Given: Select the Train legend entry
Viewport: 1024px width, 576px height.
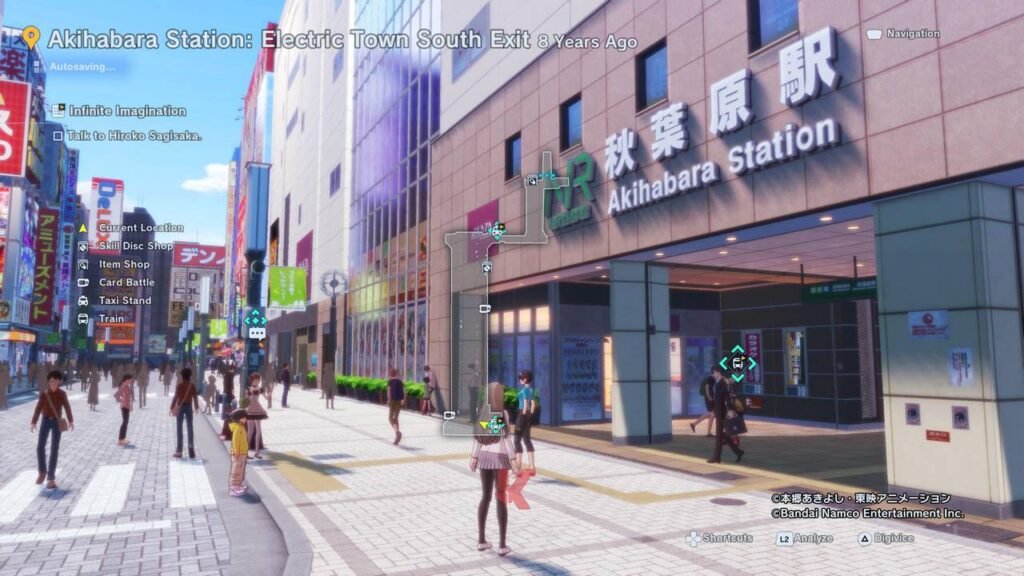Looking at the screenshot, I should tap(111, 318).
